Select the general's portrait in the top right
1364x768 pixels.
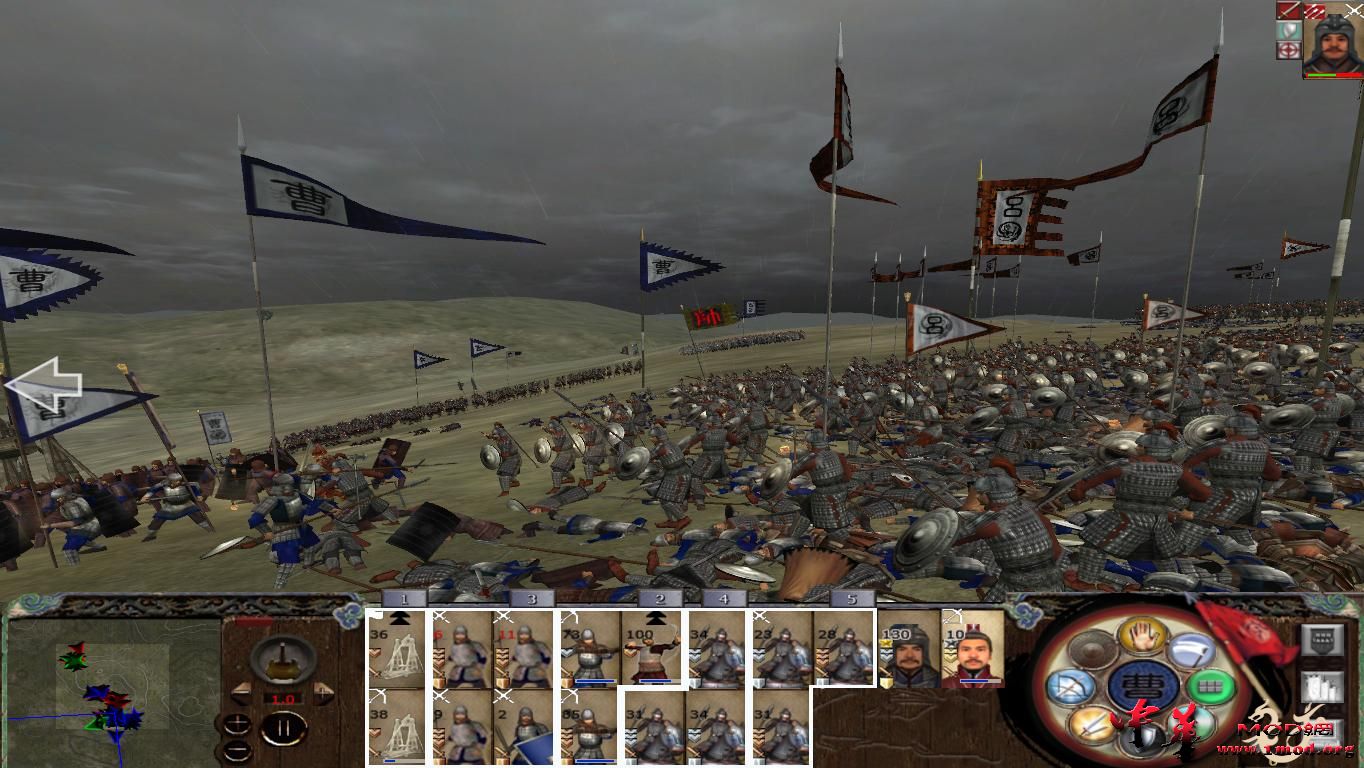click(1335, 42)
